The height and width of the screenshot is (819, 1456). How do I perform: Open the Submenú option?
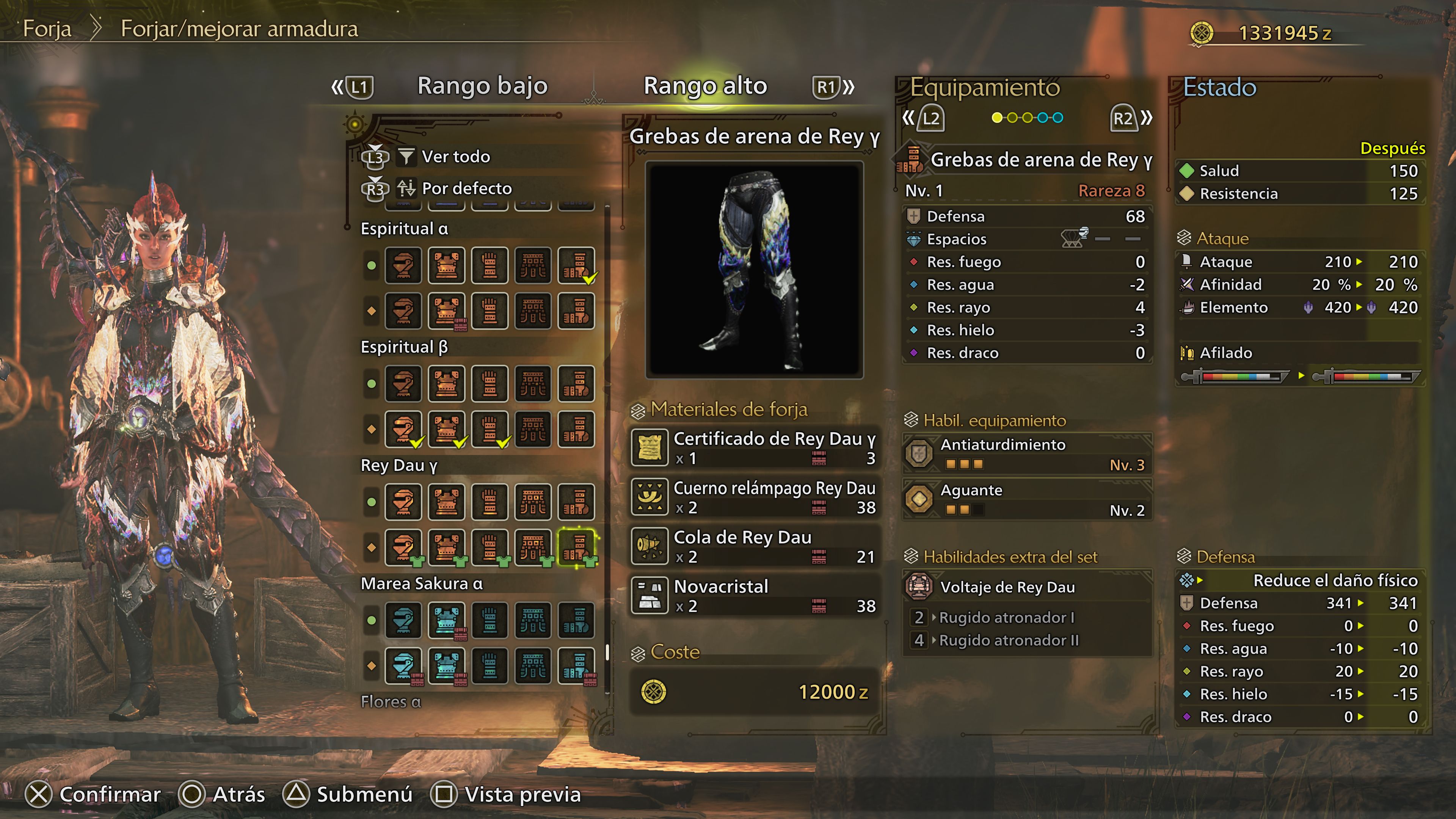(348, 794)
